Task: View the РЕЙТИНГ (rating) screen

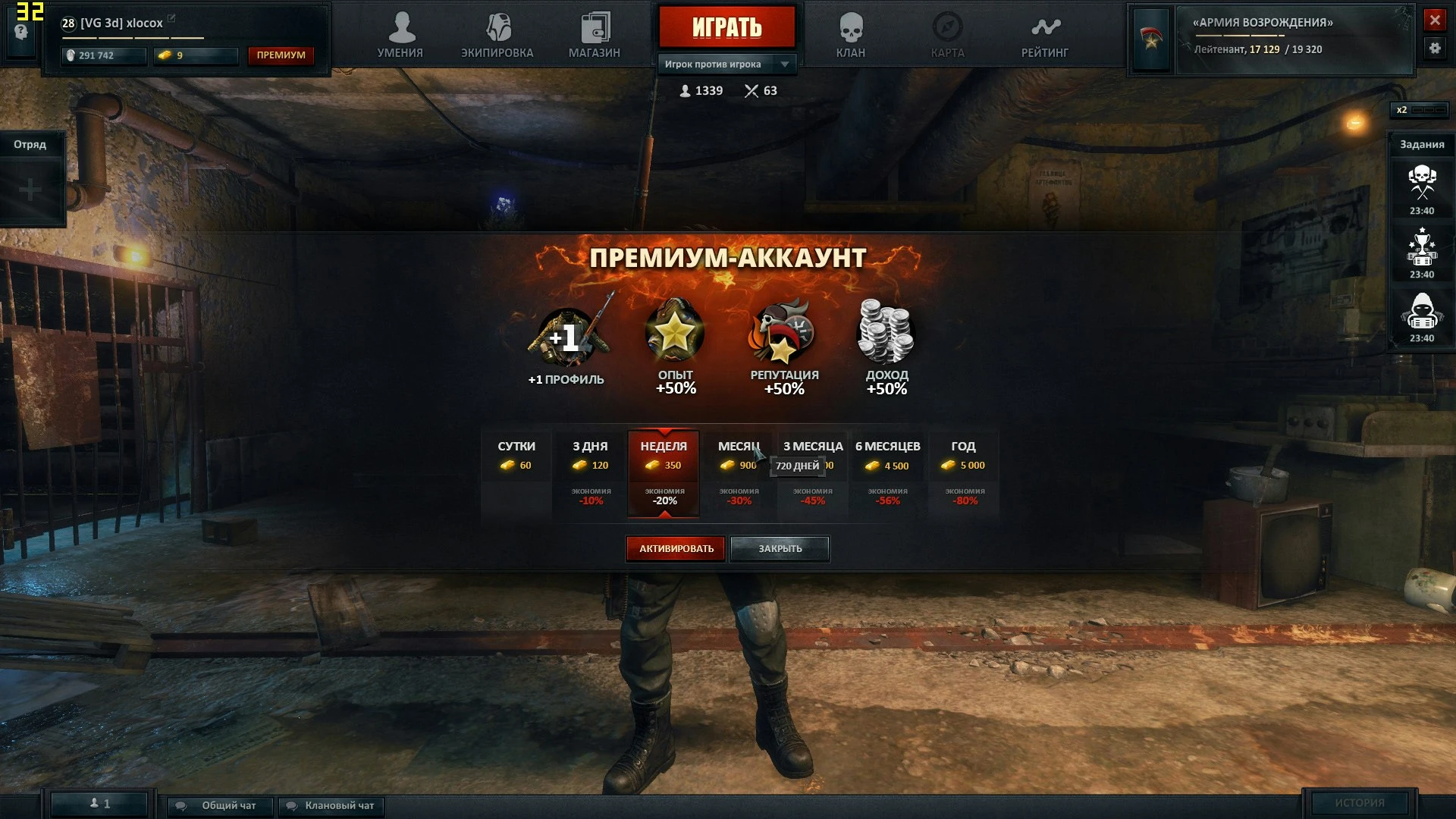Action: coord(1043,34)
